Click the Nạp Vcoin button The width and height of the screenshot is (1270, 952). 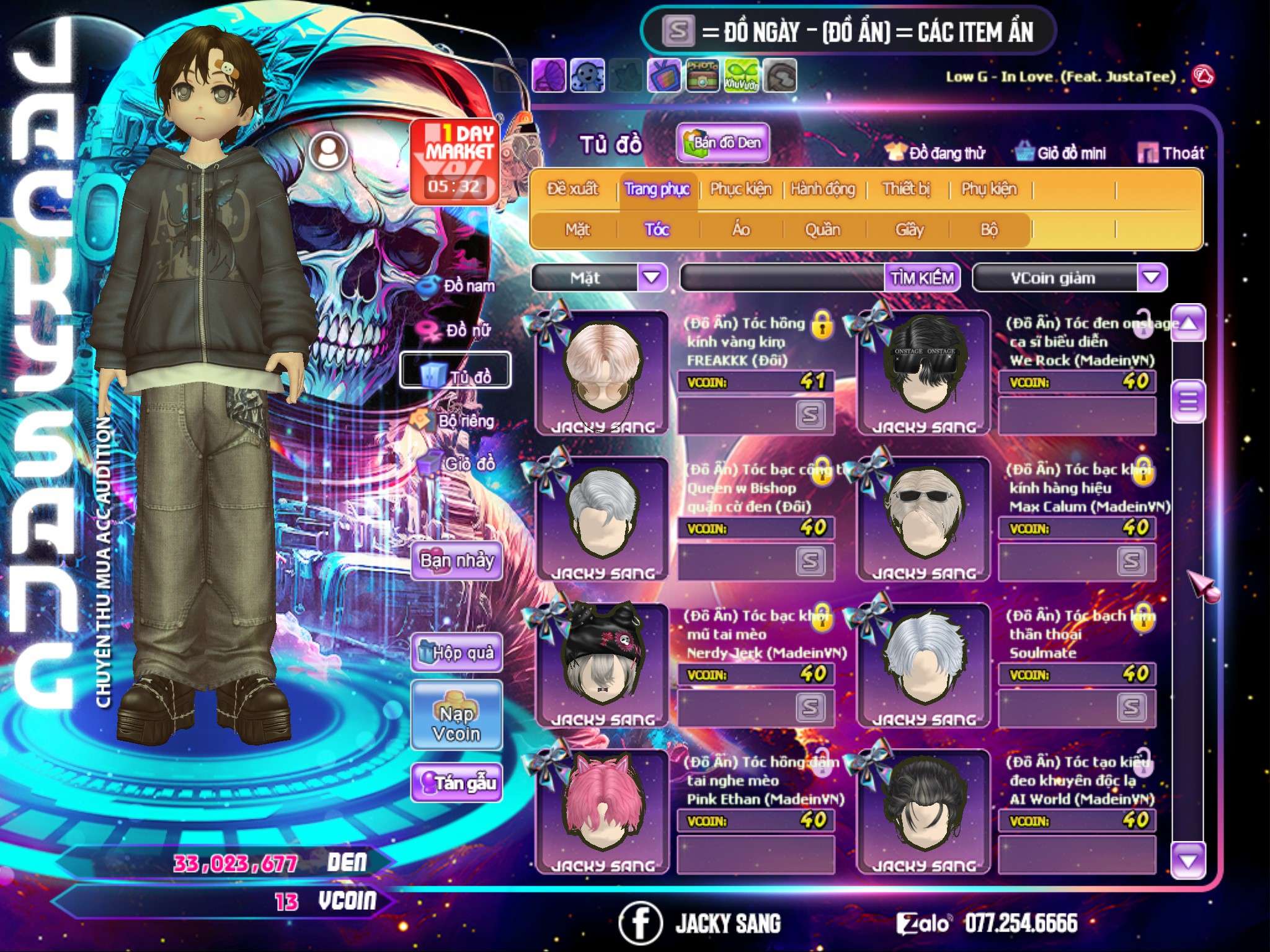click(x=456, y=723)
